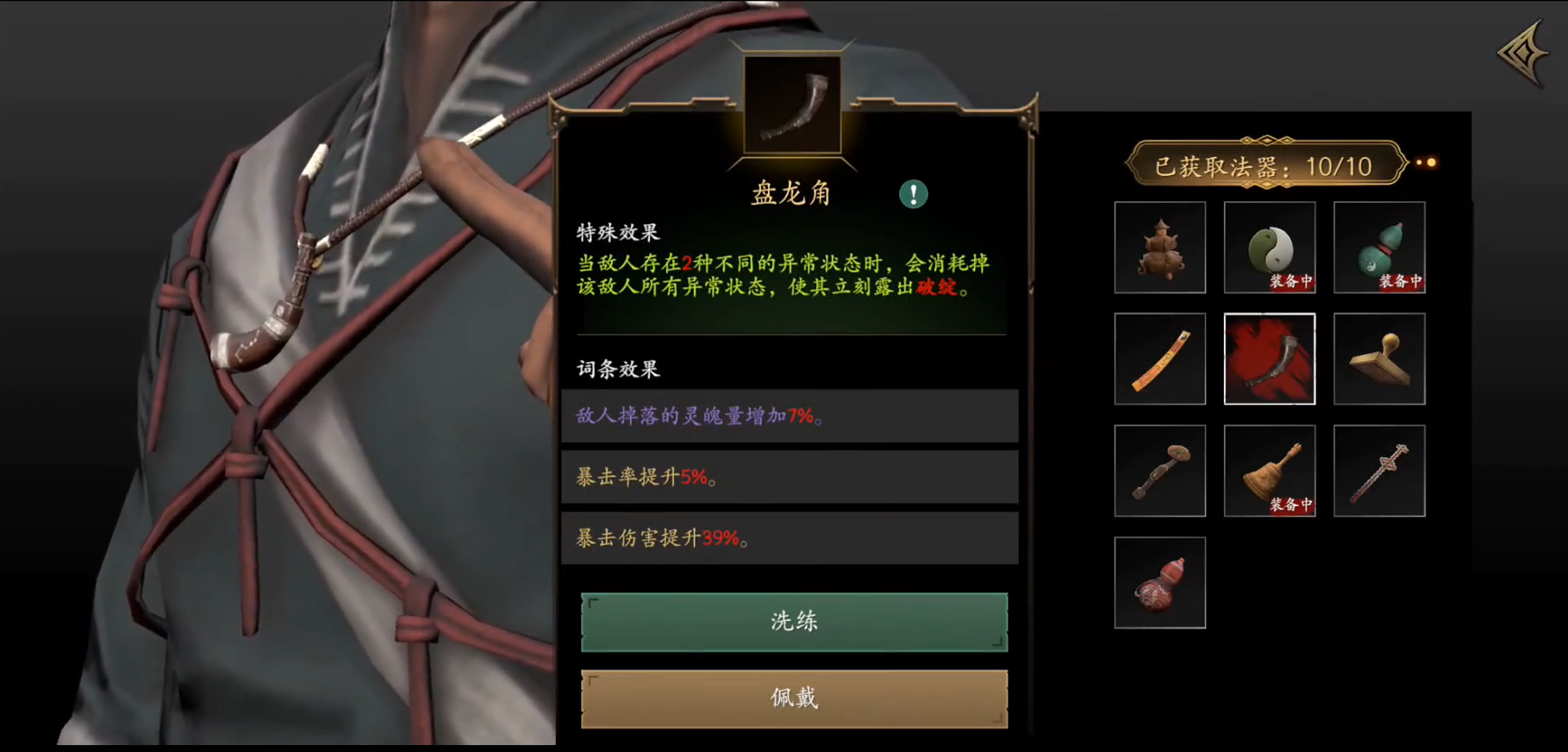Click the 暴击率提升5% attribute entry
The image size is (1568, 752).
click(x=790, y=477)
